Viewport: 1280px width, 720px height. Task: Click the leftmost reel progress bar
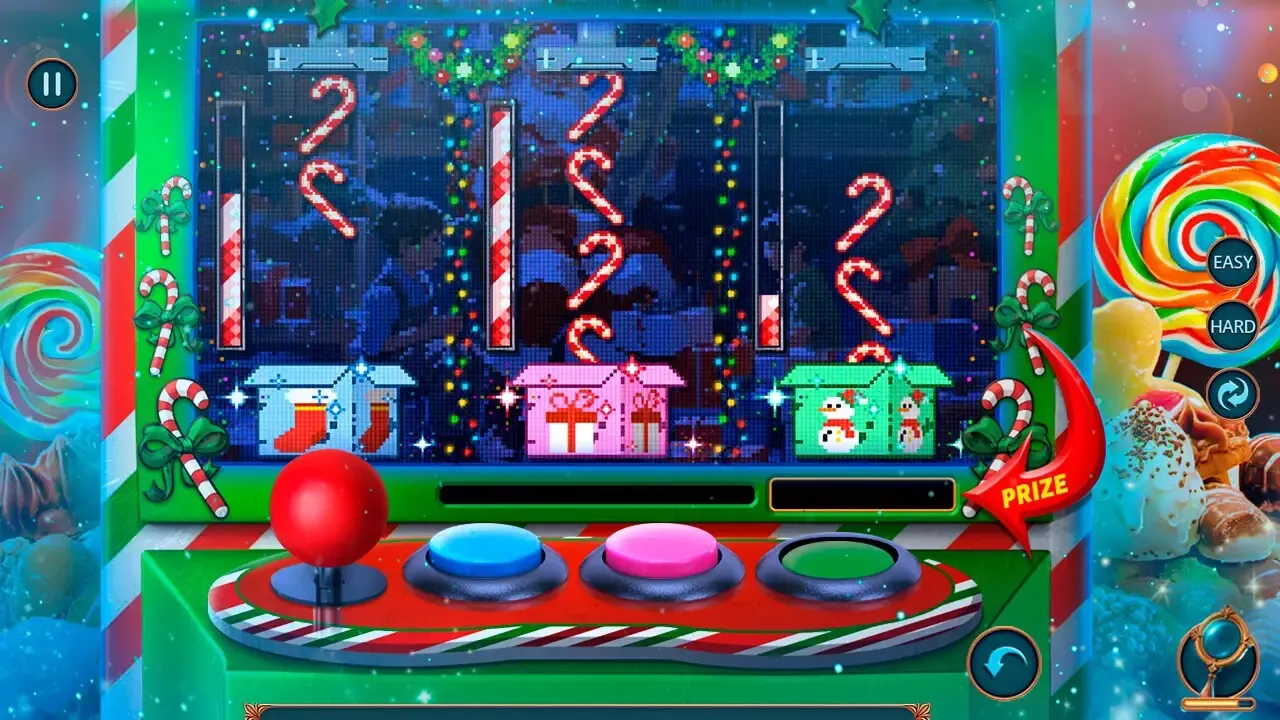[231, 220]
